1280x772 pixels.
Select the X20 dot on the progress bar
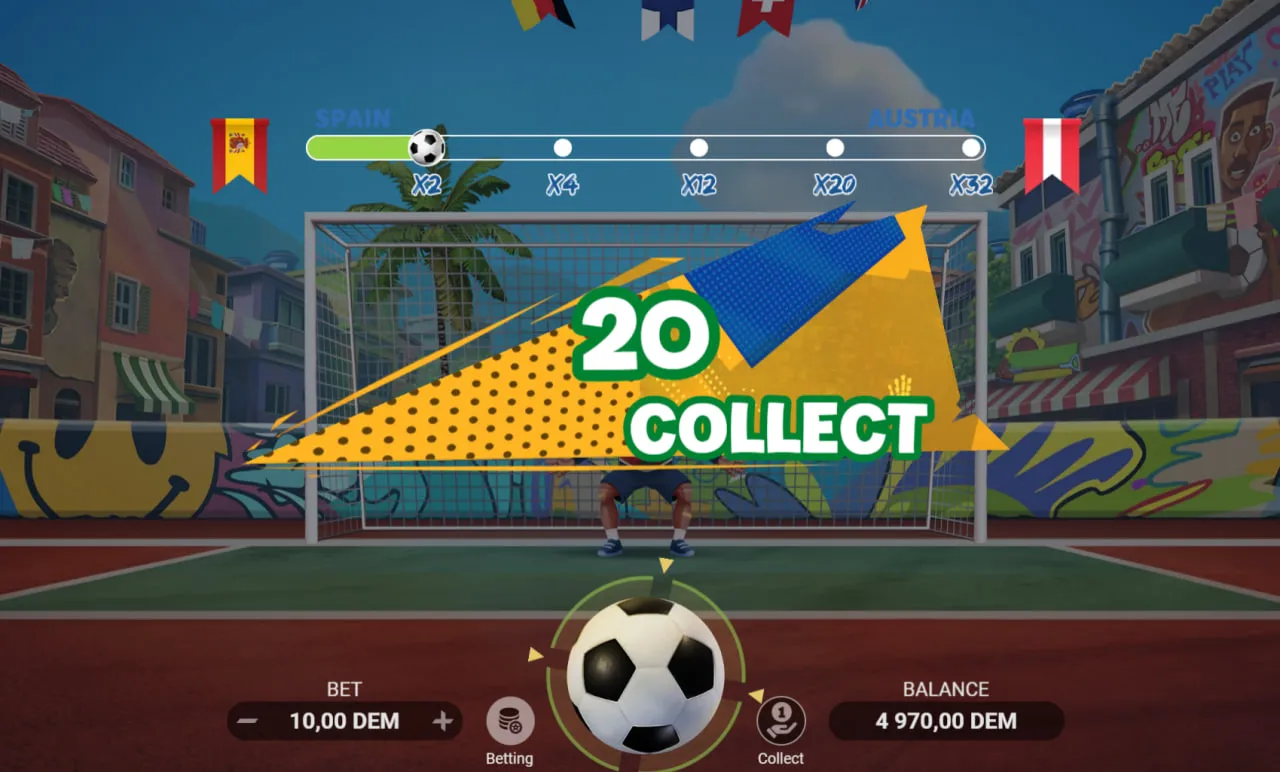coord(834,146)
